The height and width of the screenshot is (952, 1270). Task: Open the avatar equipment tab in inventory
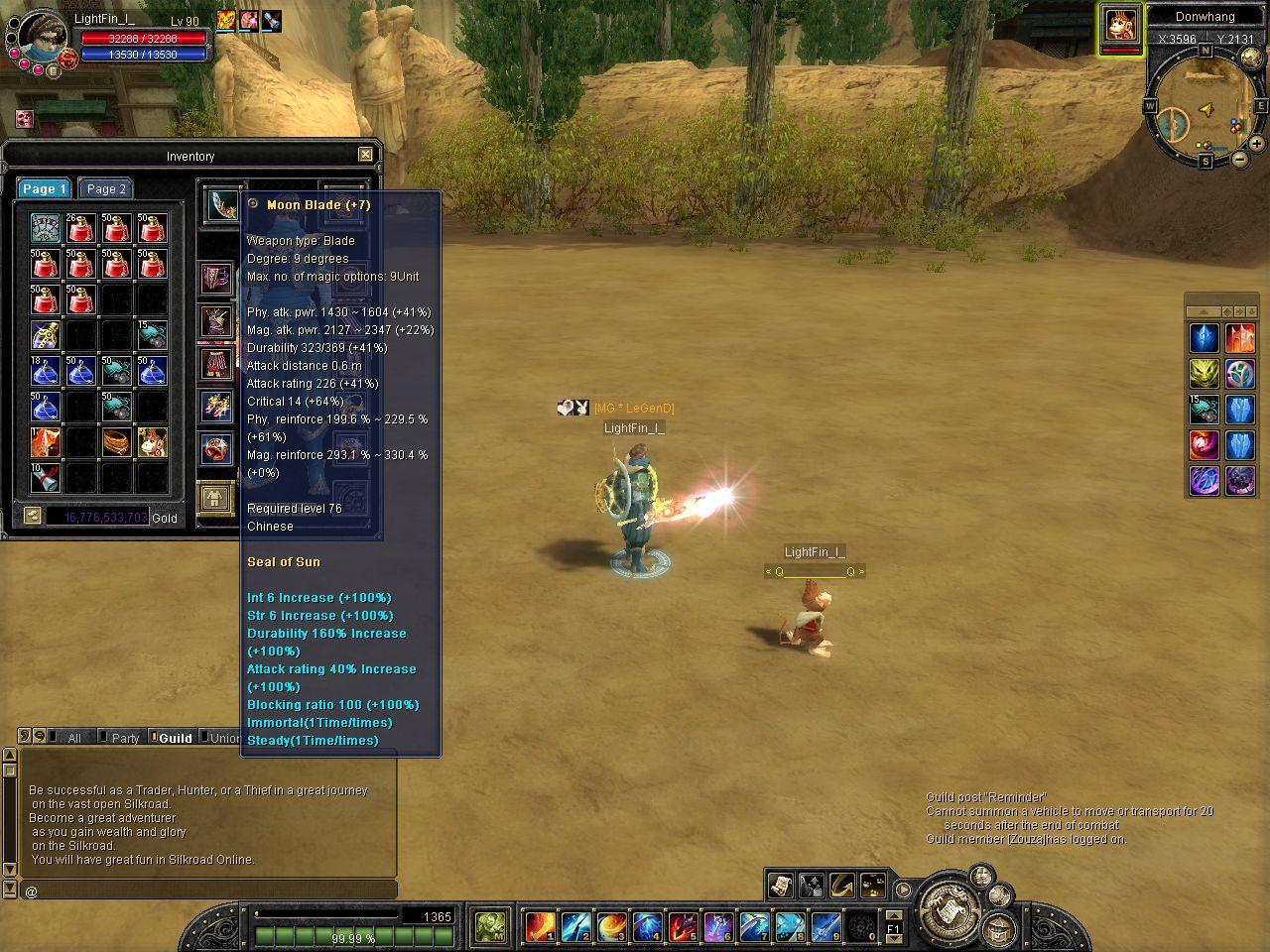216,498
